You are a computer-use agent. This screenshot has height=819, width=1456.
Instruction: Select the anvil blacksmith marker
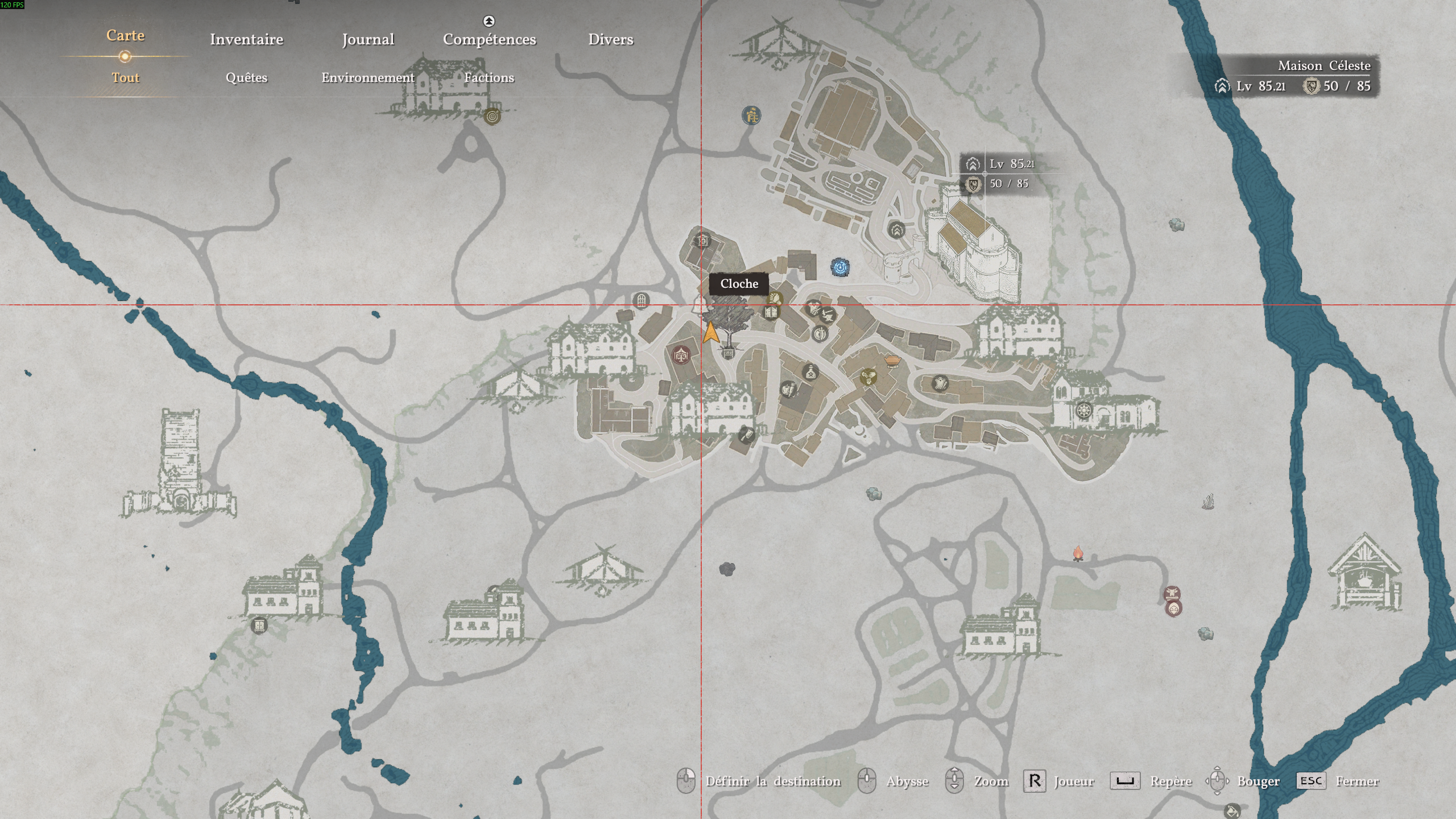click(x=828, y=315)
